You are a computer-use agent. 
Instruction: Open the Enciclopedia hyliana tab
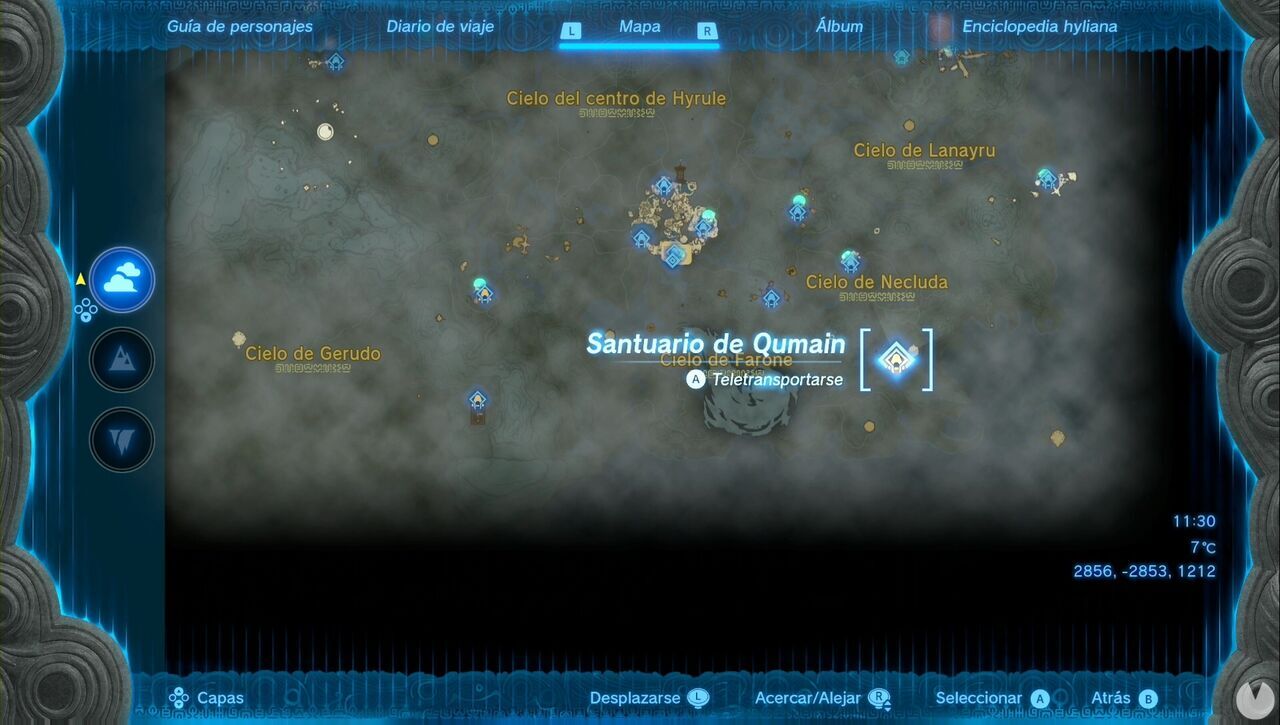(1040, 26)
